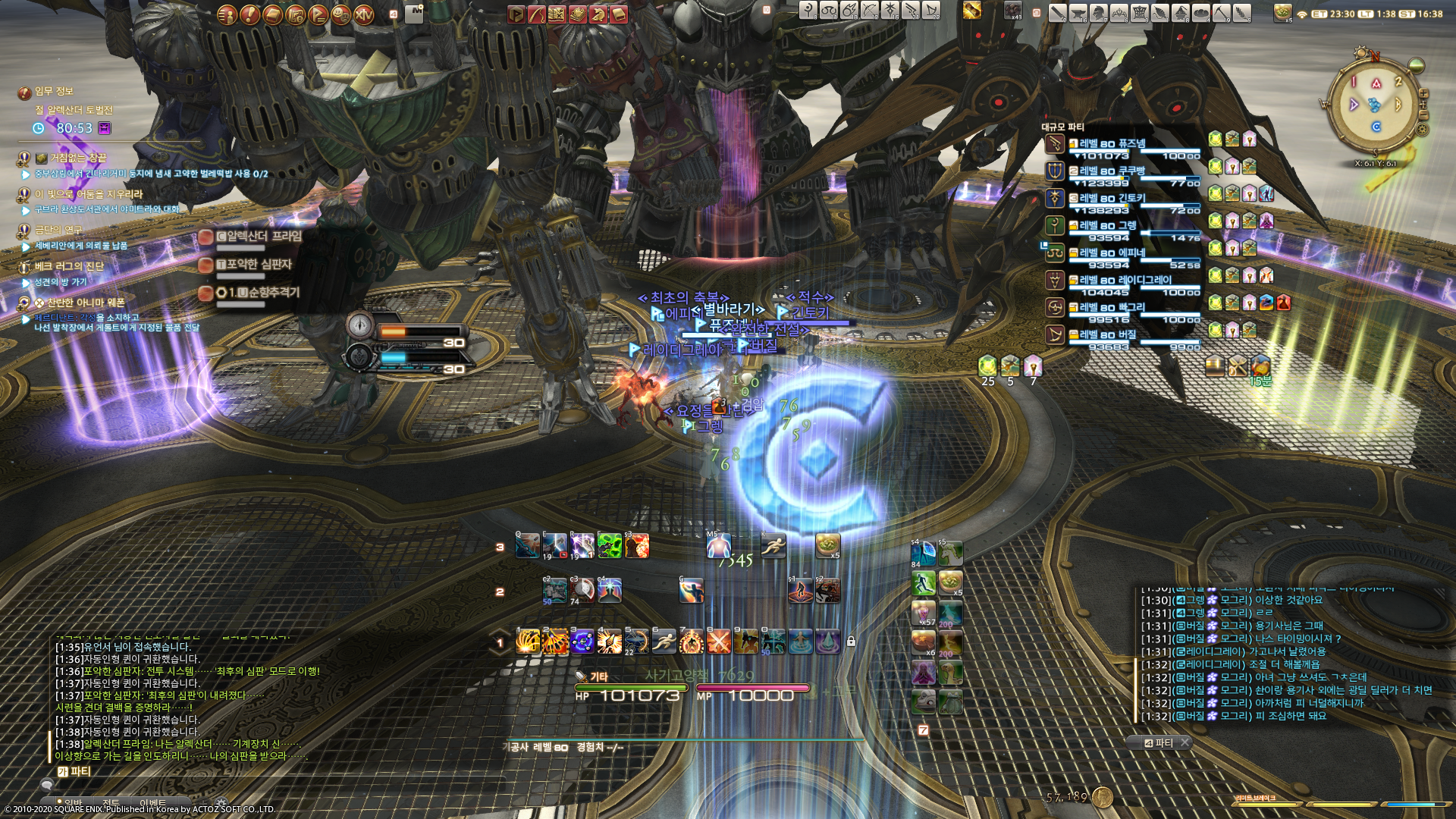Open the exclamation mark duty menu icon

[x=249, y=14]
